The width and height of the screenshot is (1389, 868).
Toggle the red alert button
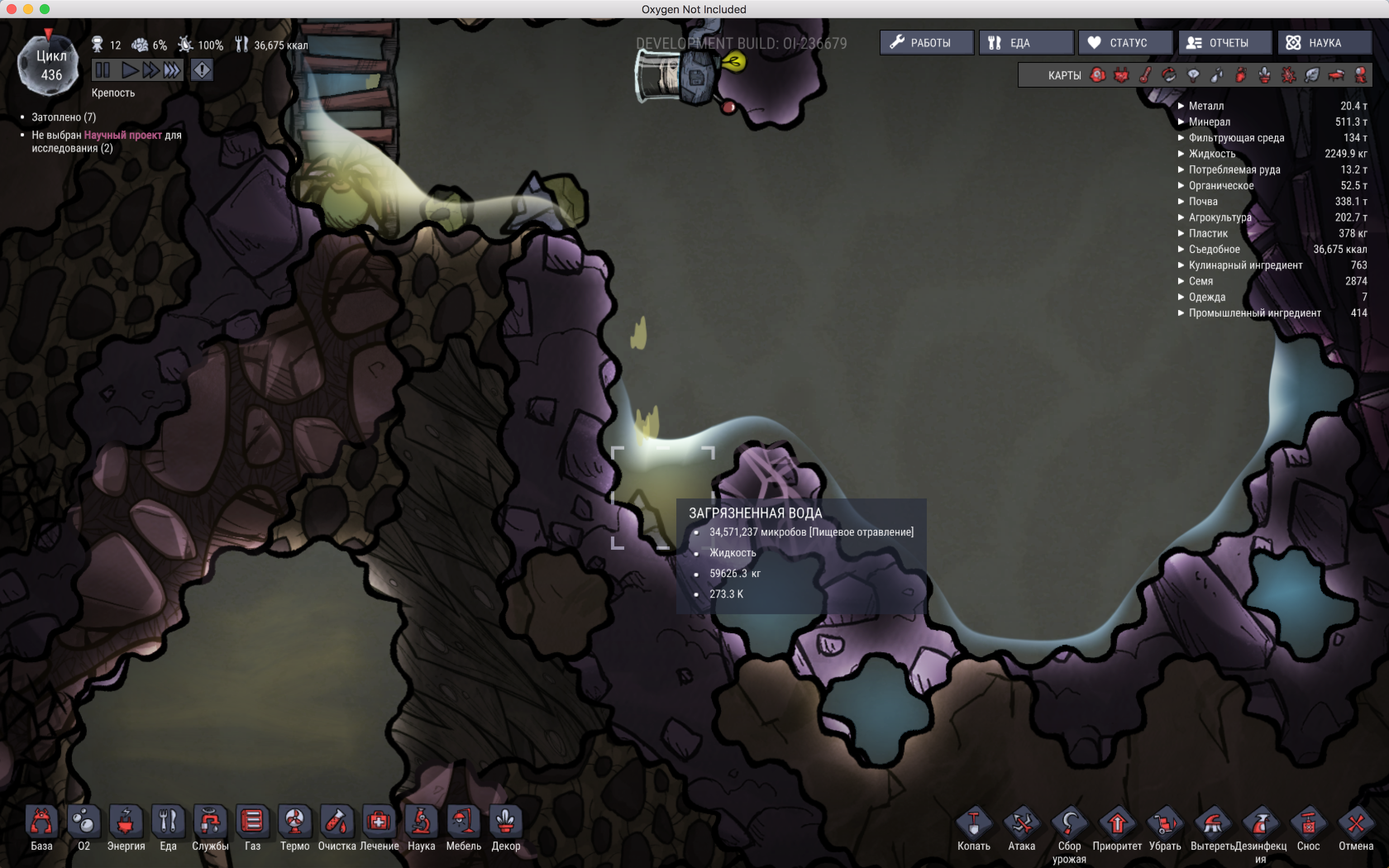pos(201,70)
